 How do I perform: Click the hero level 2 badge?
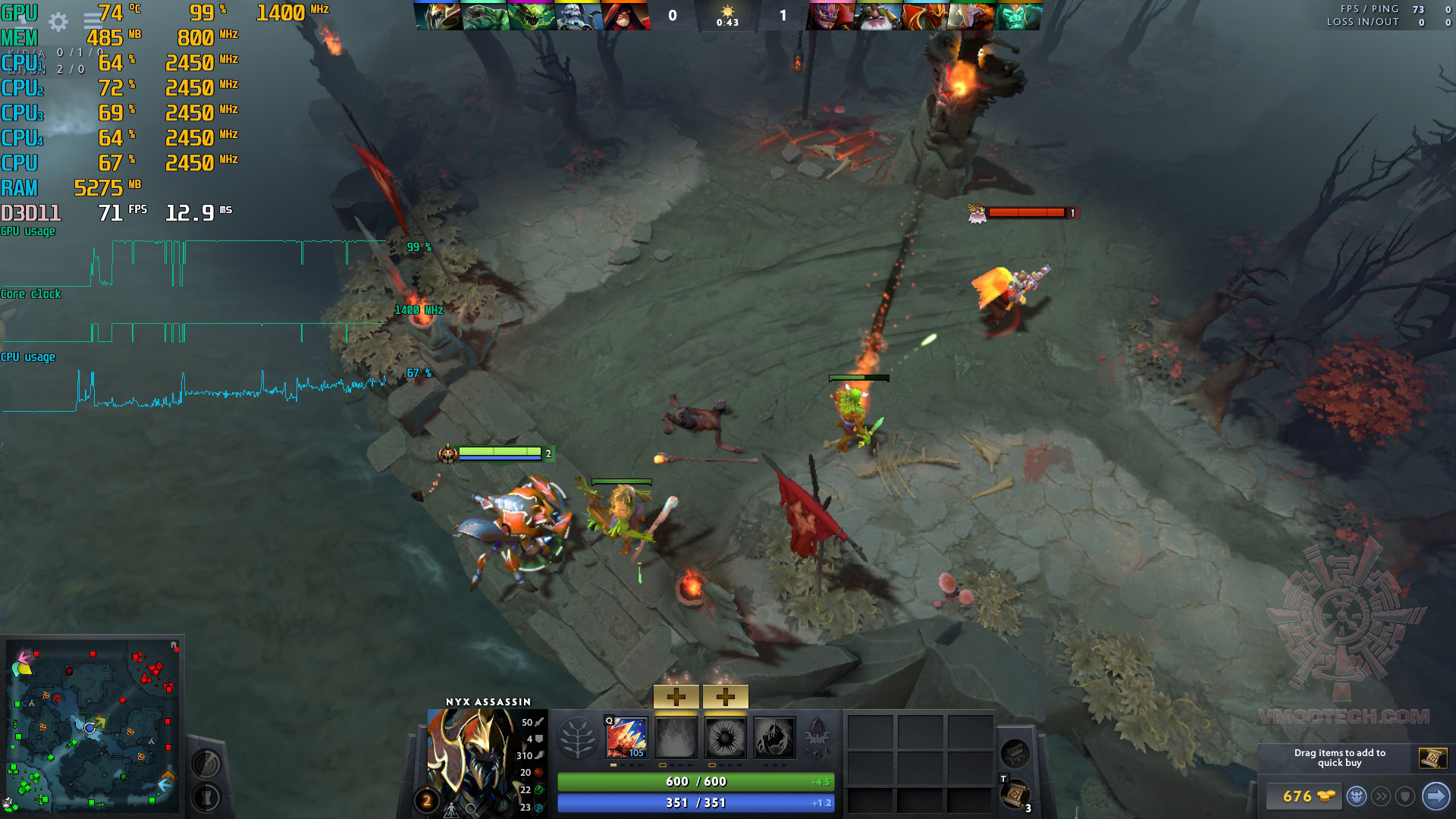426,801
